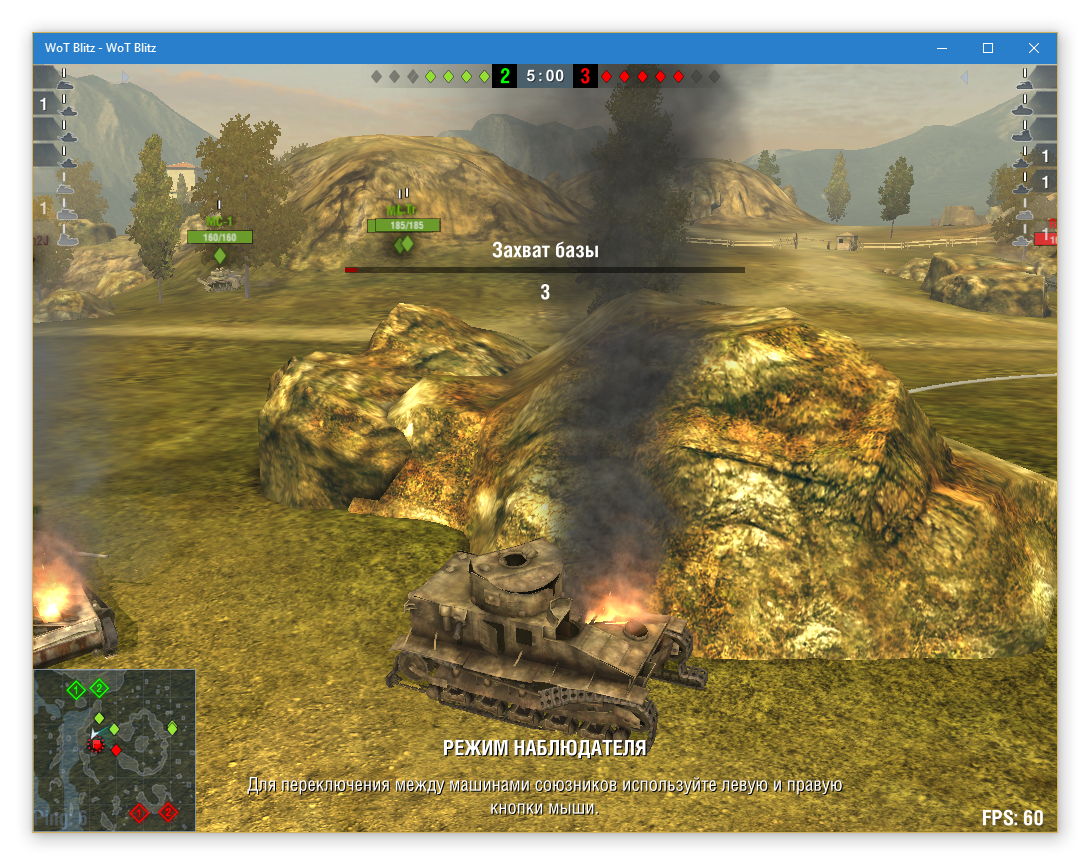This screenshot has width=1090, height=865.
Task: Minimize the WoT Blitz window
Action: 942,48
